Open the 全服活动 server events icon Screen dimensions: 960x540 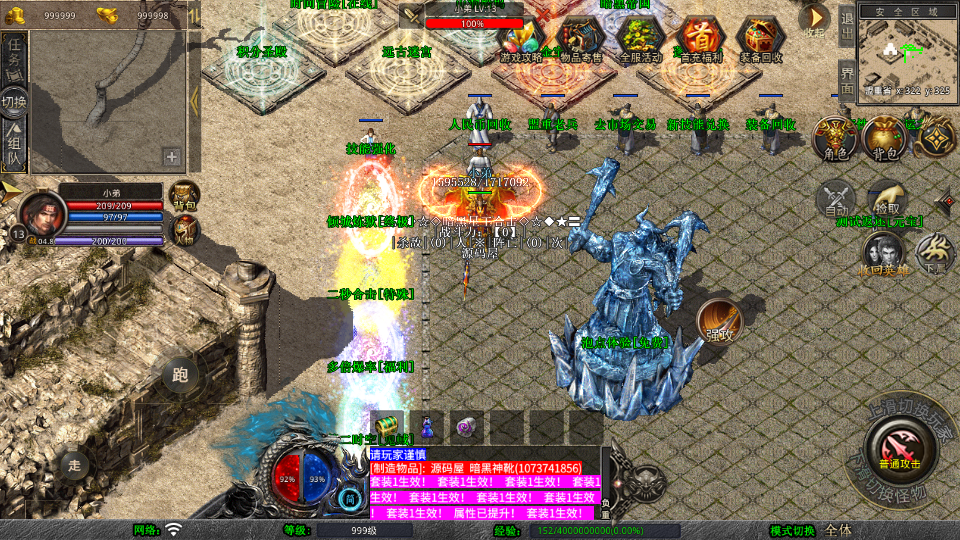(641, 38)
